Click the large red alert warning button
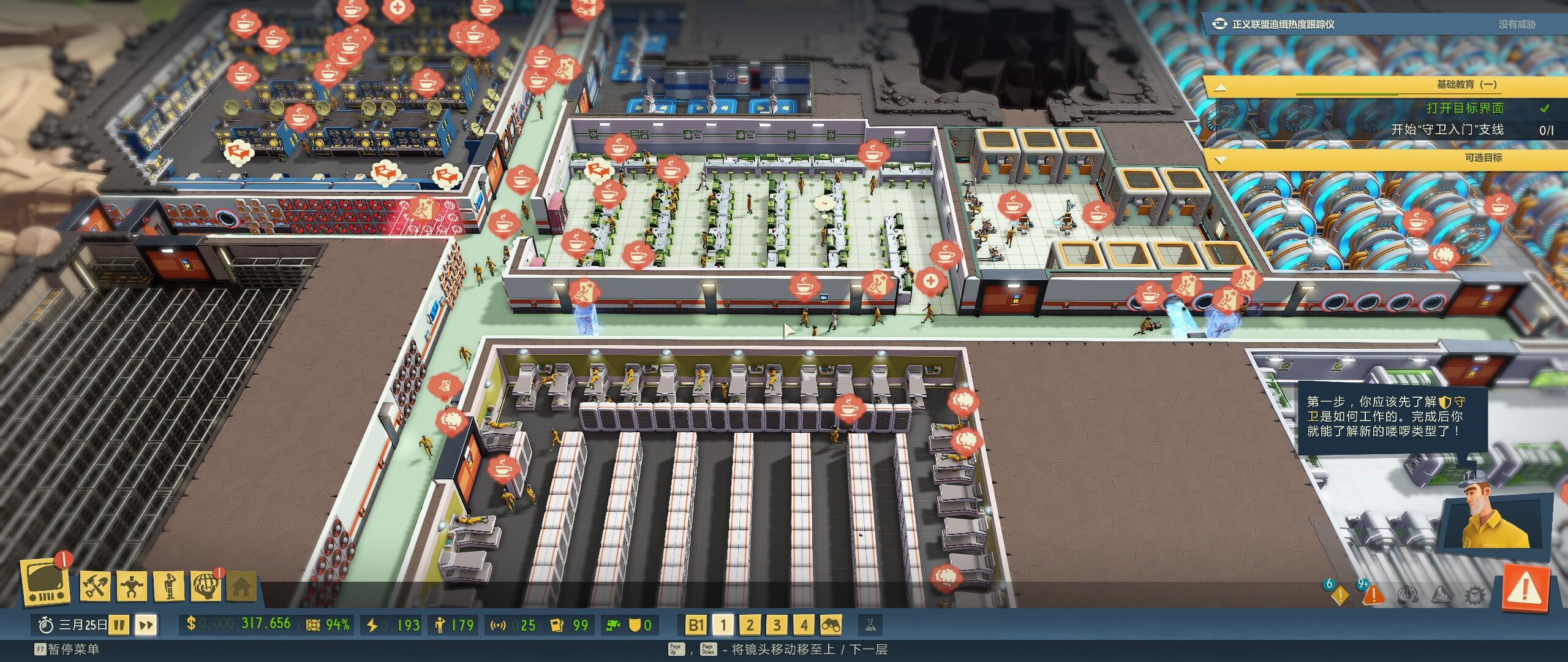Screen dimensions: 1568x662 (x=1525, y=590)
